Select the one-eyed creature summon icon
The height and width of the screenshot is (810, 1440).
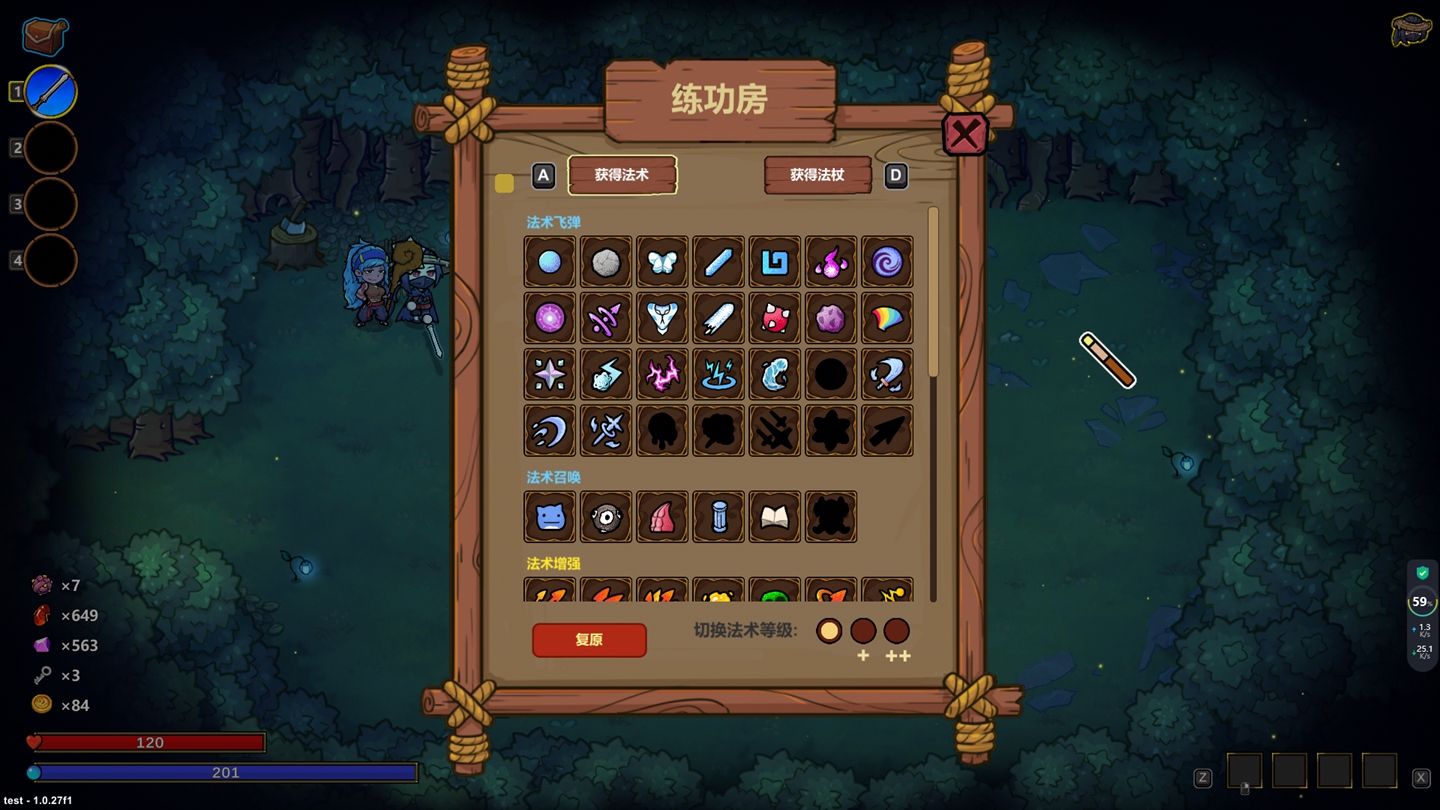click(x=605, y=517)
